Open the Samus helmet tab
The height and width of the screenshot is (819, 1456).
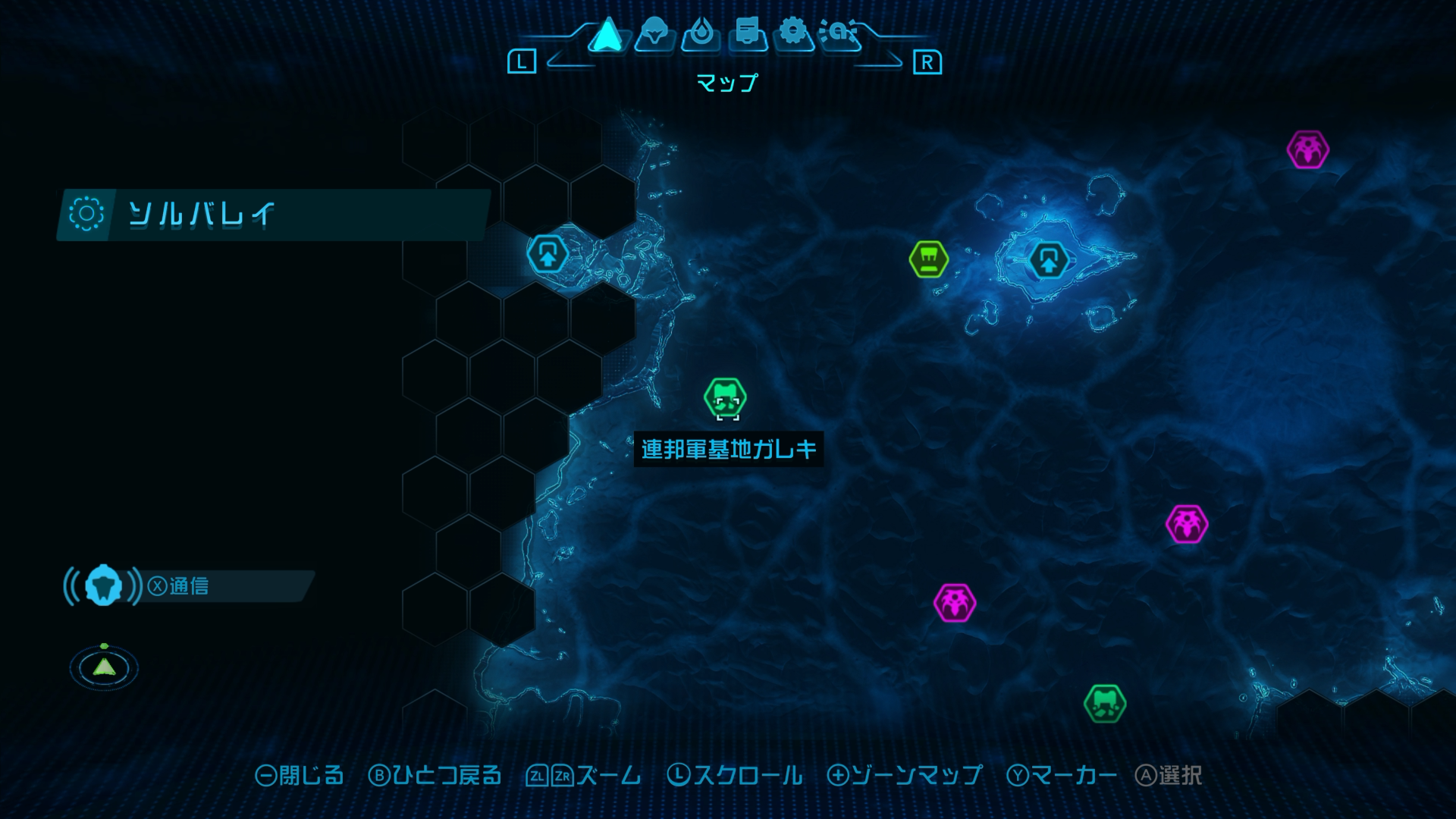[x=654, y=33]
